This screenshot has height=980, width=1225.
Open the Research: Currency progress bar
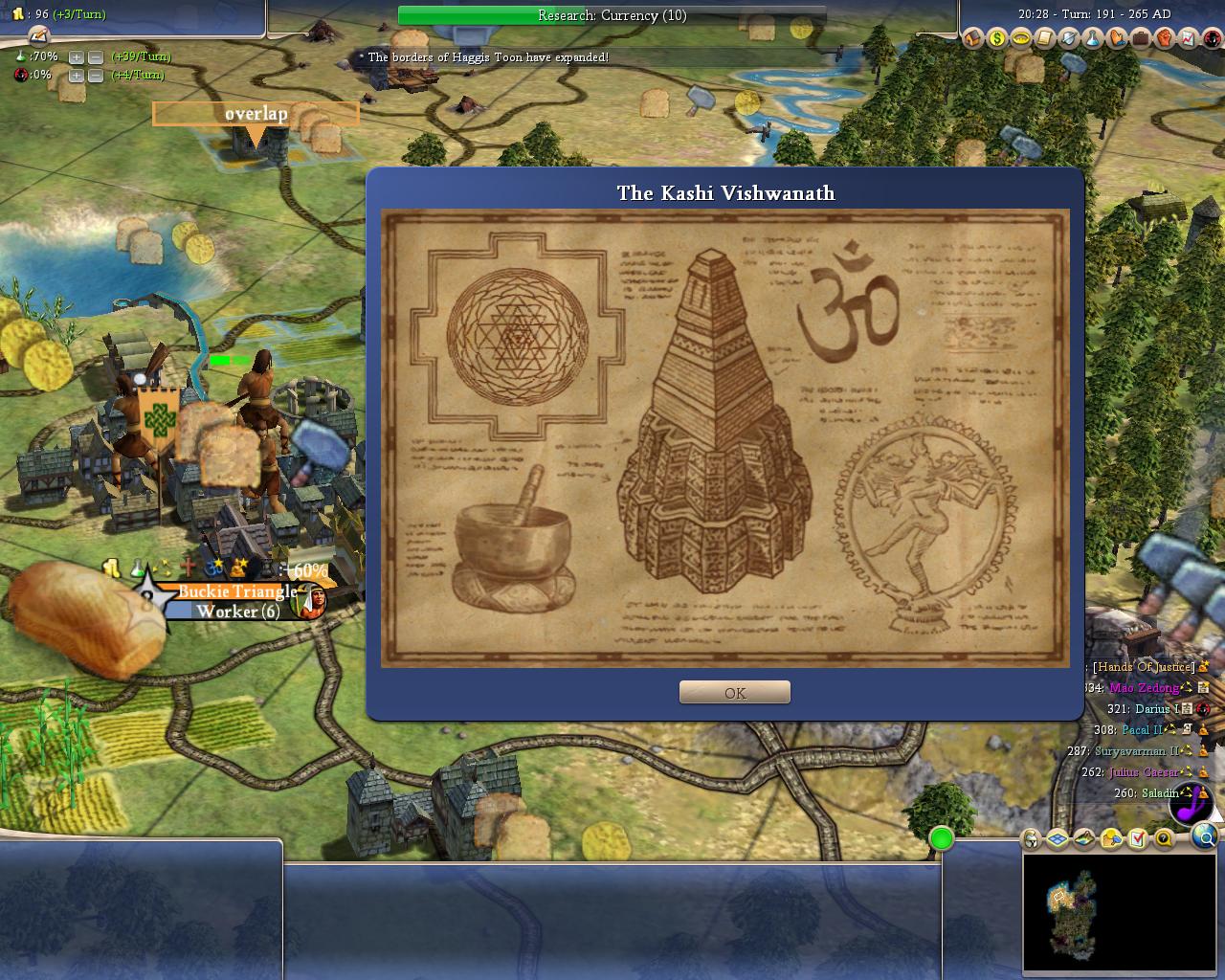coord(612,15)
